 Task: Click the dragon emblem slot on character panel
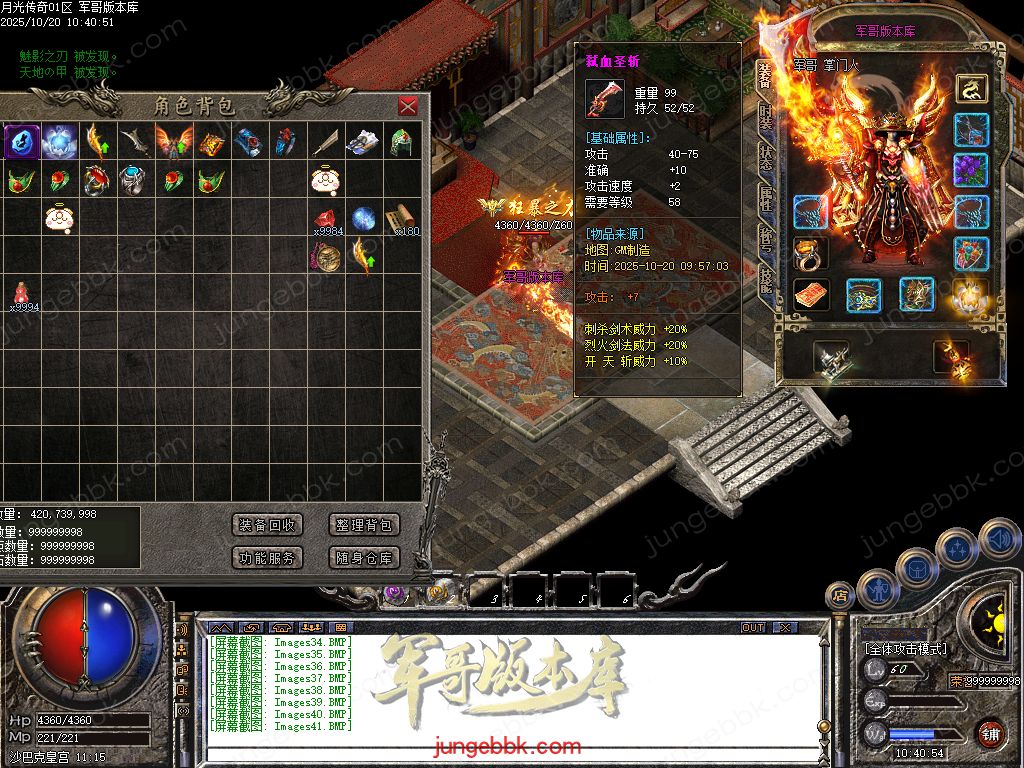pos(971,89)
